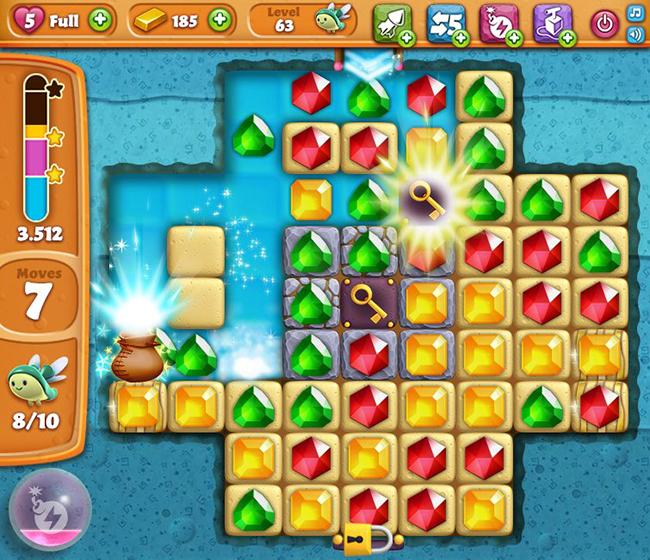Toggle the sound speaker button
The height and width of the screenshot is (560, 650).
coord(634,34)
